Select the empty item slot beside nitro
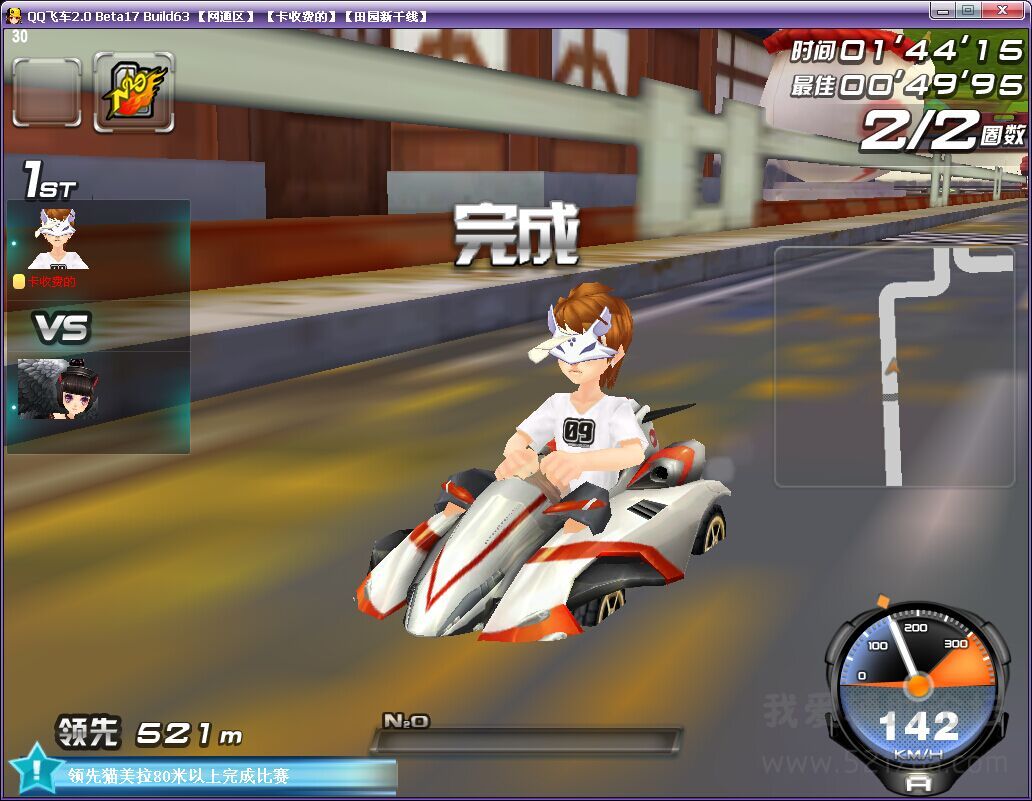The image size is (1032, 801). point(47,92)
